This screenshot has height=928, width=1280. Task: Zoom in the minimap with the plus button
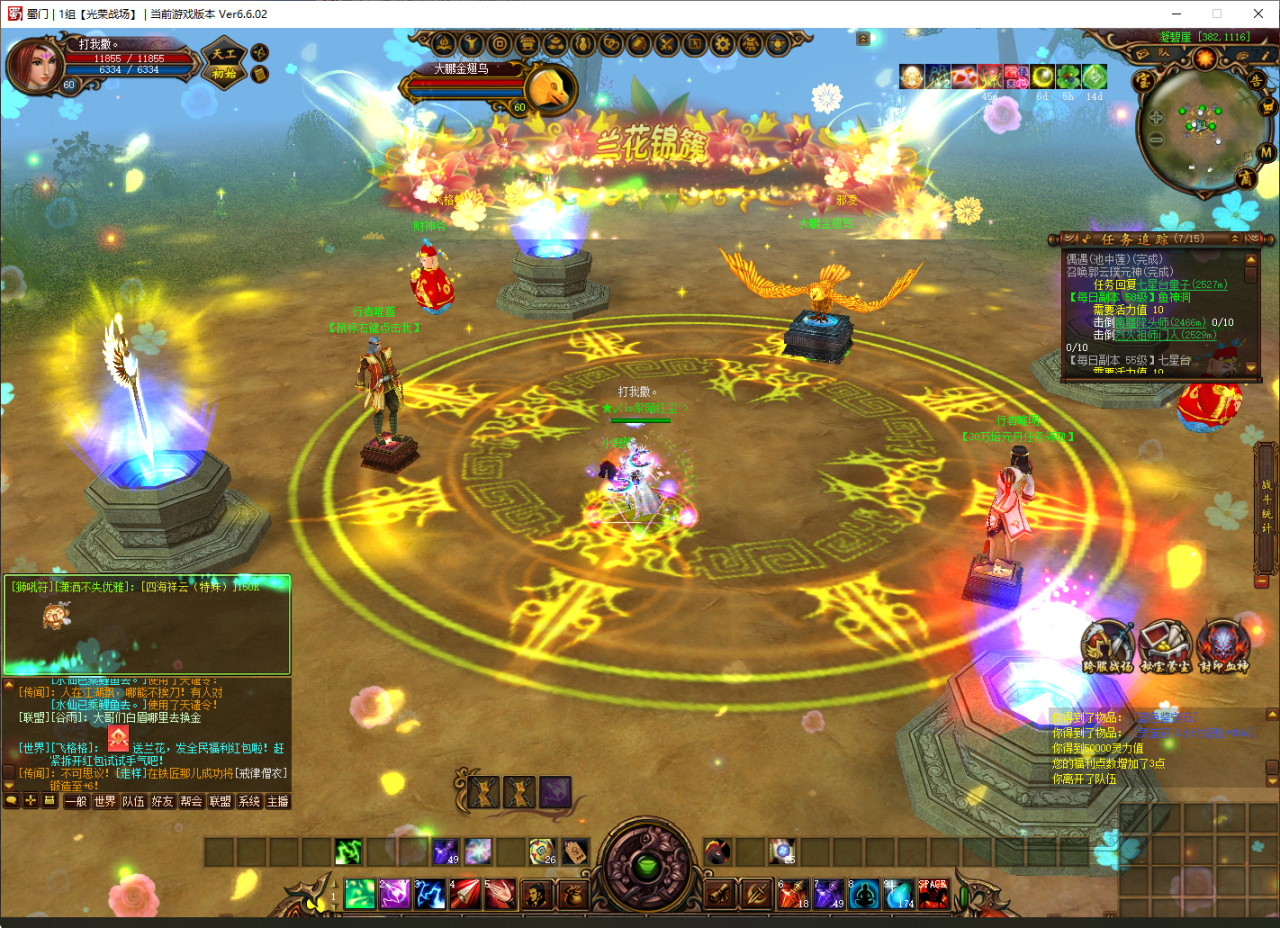pos(1156,117)
